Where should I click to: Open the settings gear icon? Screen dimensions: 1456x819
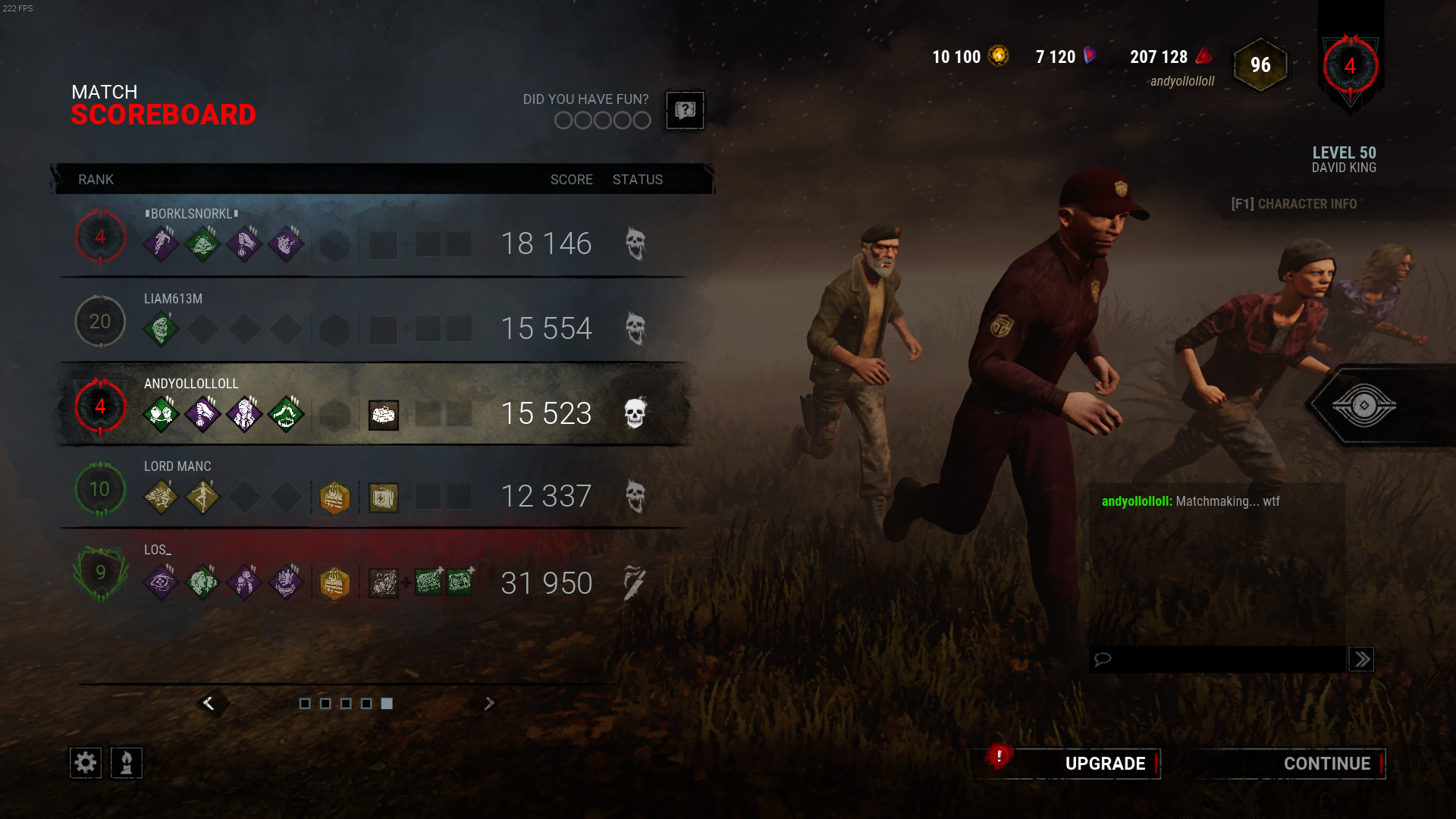(x=85, y=763)
